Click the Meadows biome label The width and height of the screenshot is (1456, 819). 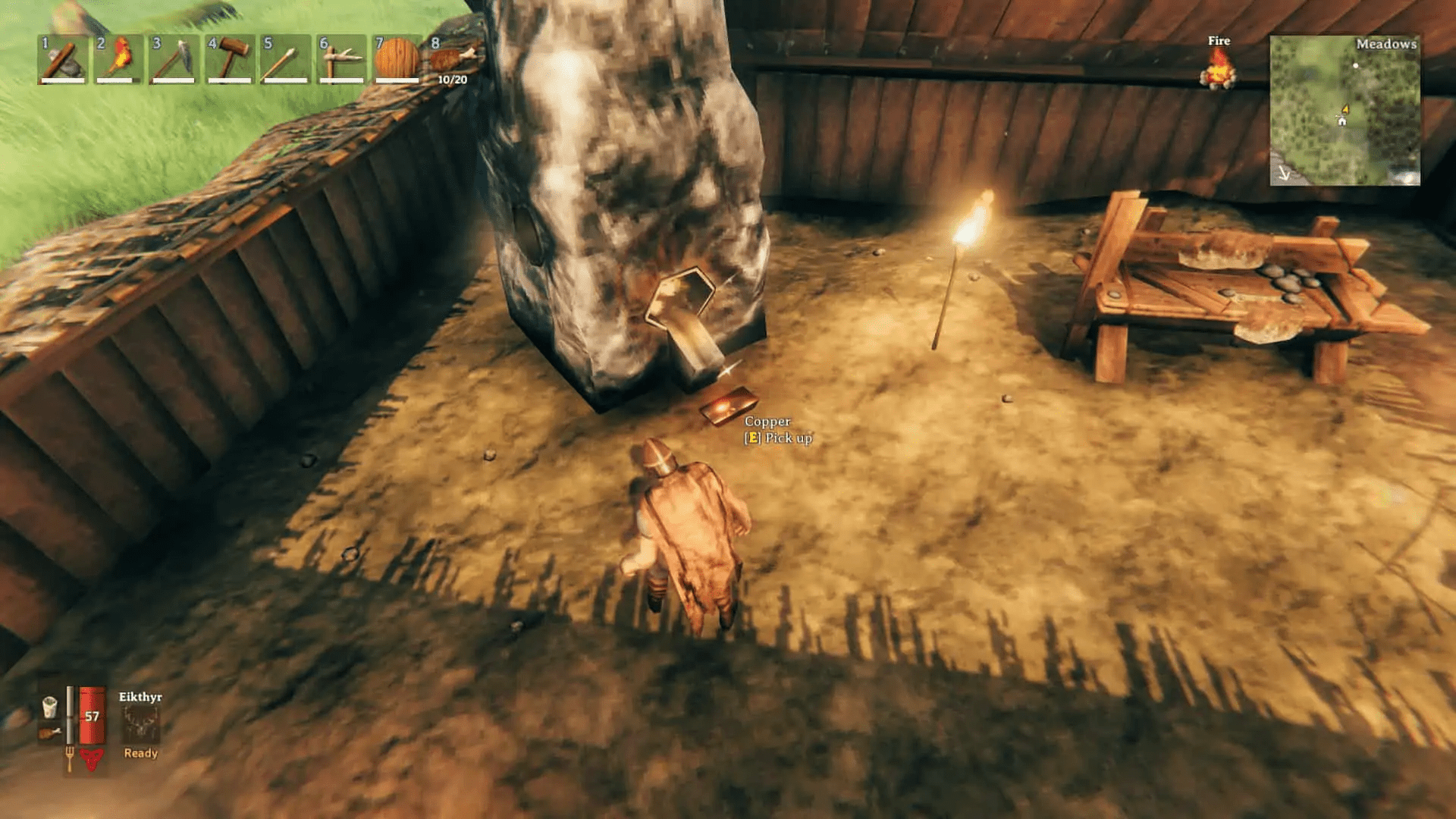tap(1387, 44)
